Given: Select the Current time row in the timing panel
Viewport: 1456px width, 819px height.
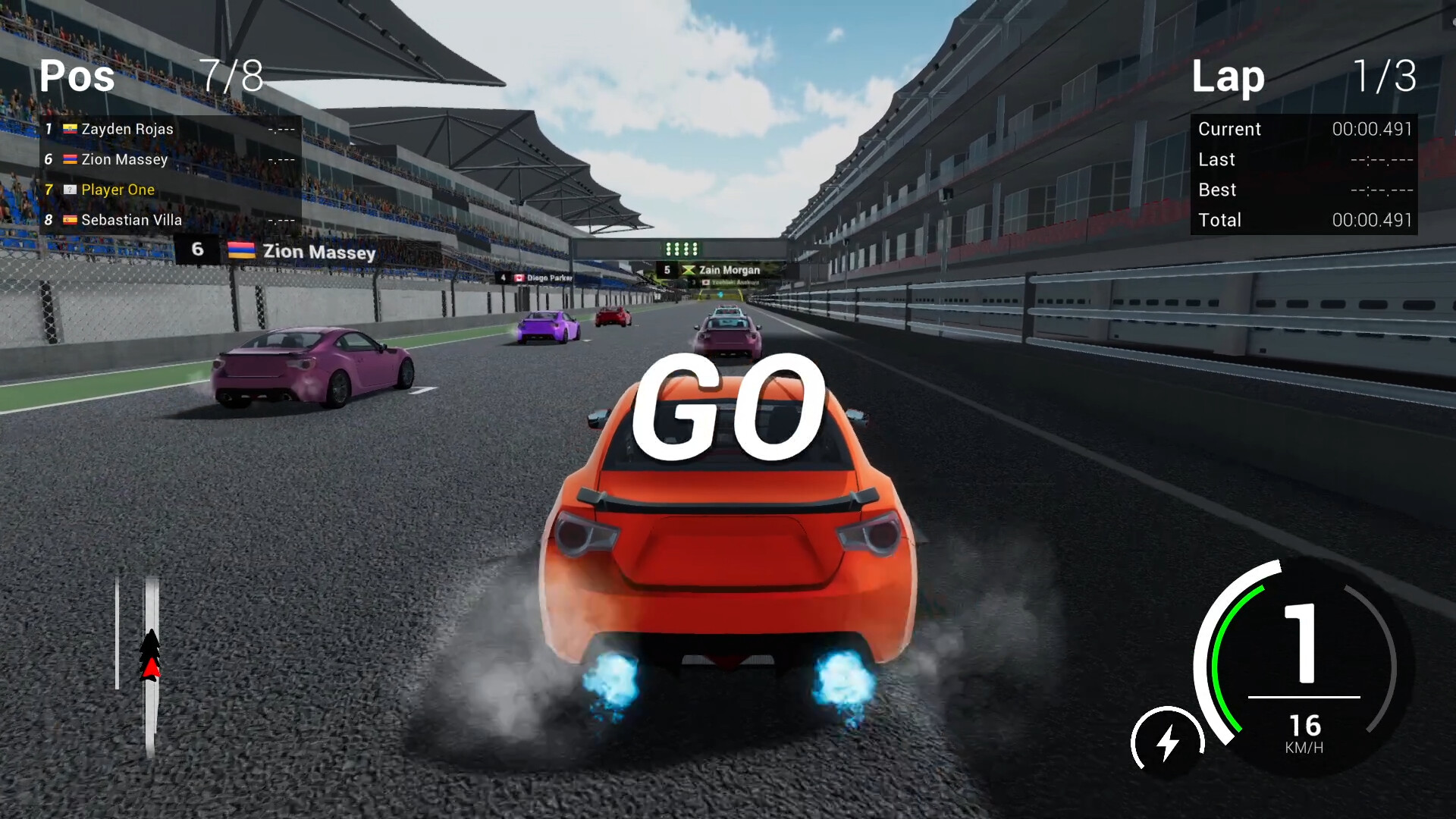Looking at the screenshot, I should click(1304, 129).
